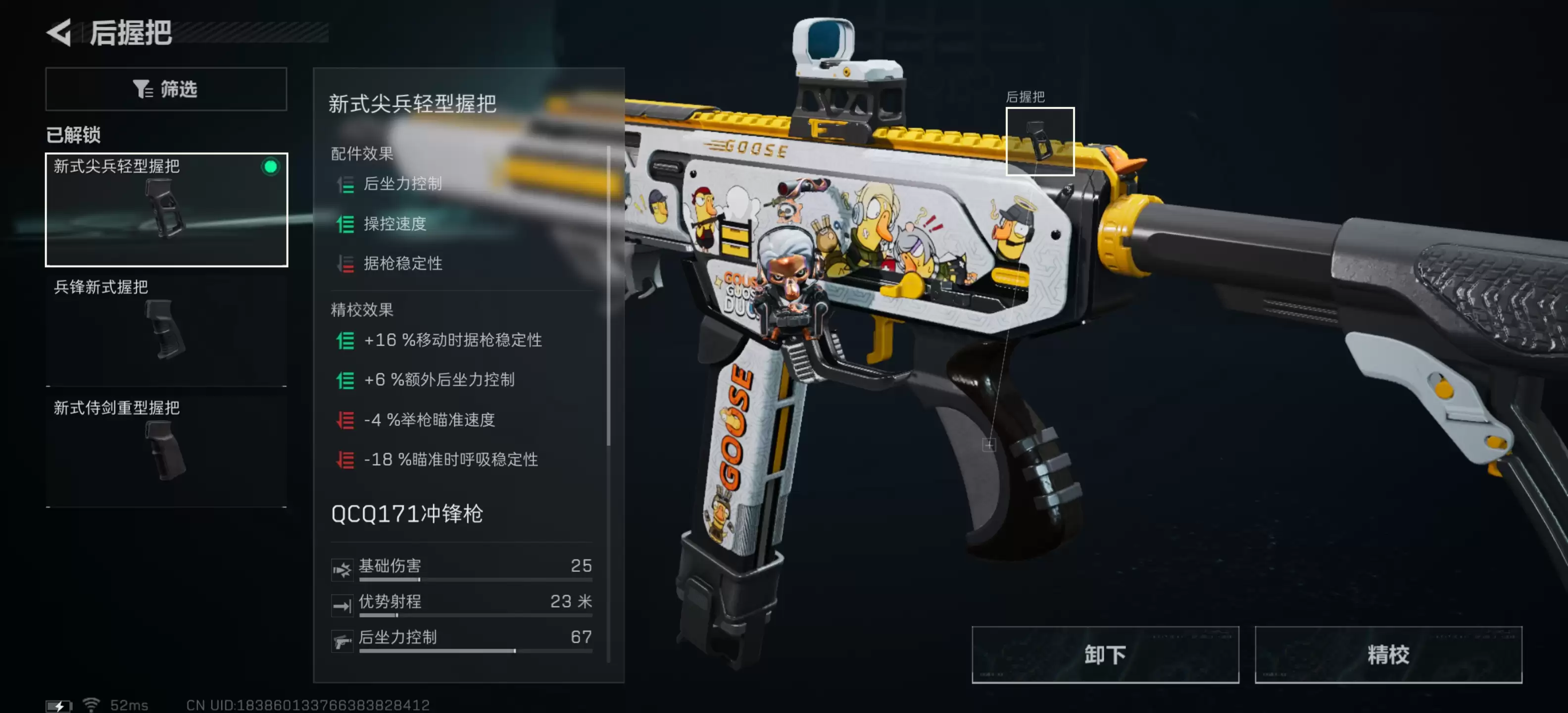1568x713 pixels.
Task: Go back using the arrow beside 后握把
Action: pos(60,32)
